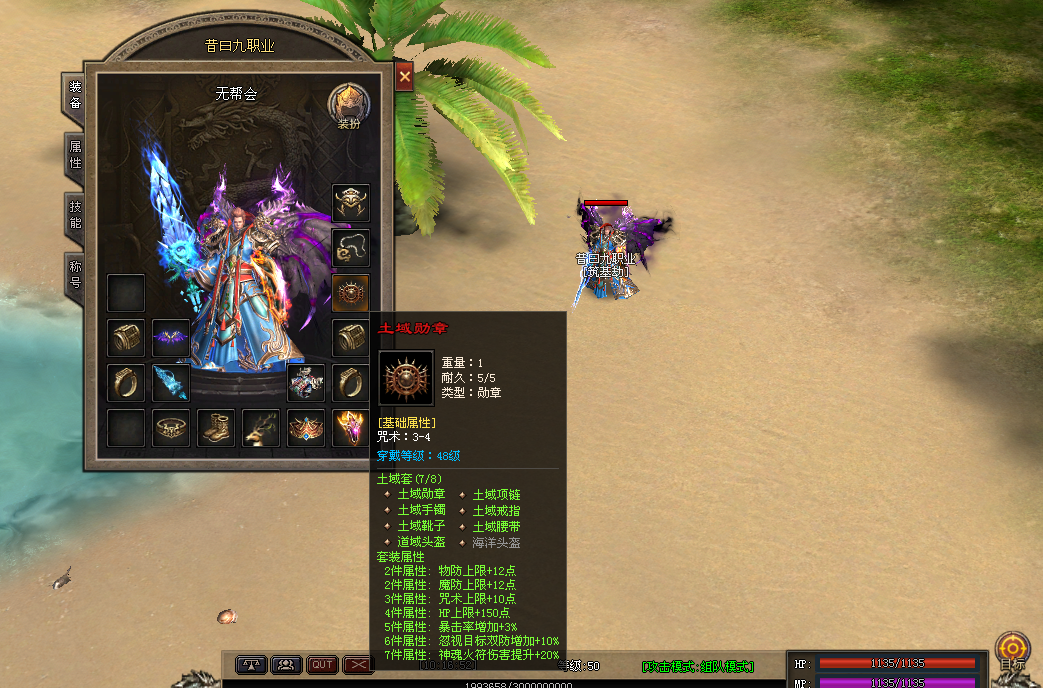
Task: Close the character equipment panel
Action: tap(404, 77)
